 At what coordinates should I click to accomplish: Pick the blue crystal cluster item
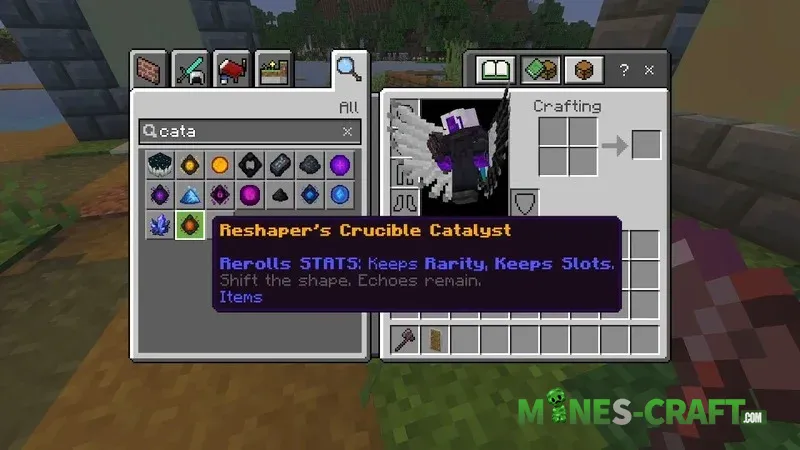(160, 225)
